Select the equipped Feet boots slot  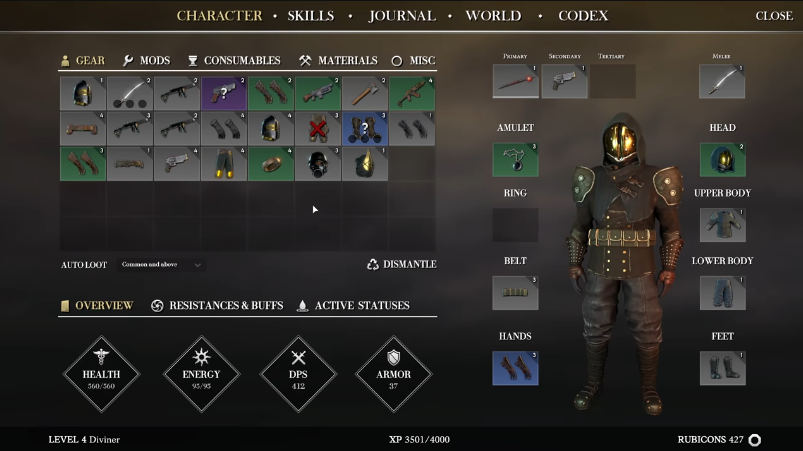coord(722,367)
